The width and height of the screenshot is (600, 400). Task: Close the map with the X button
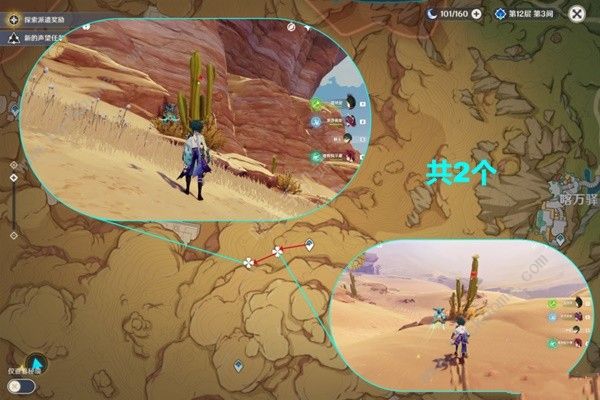[x=577, y=14]
